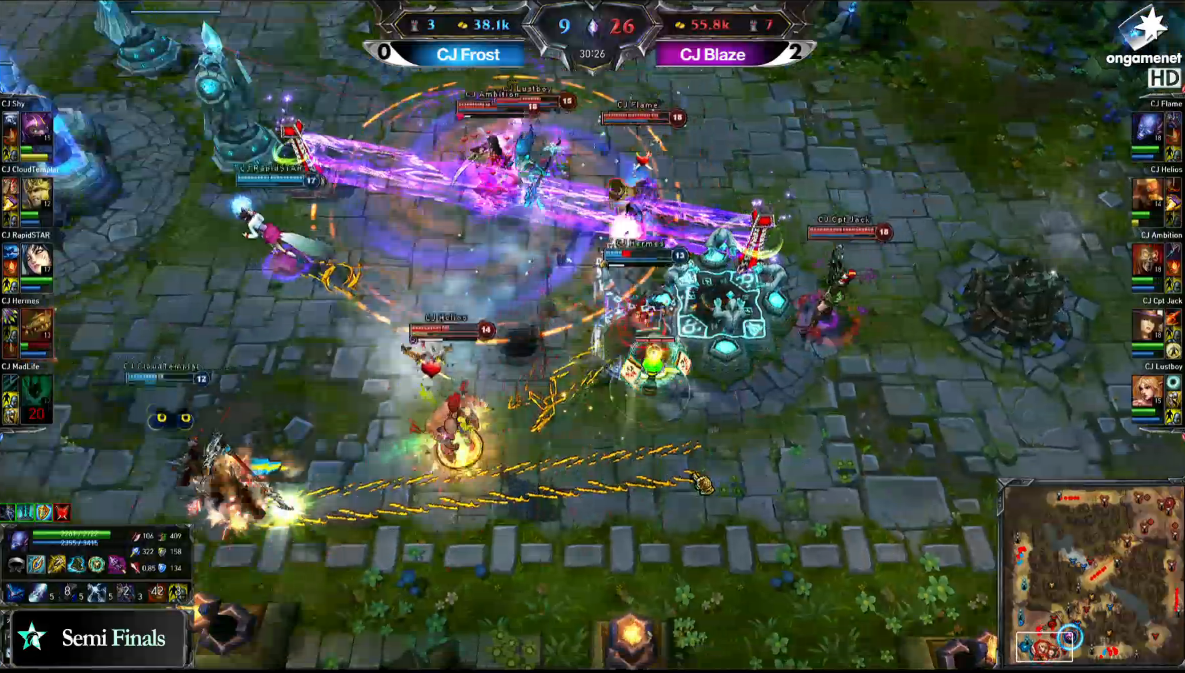The width and height of the screenshot is (1185, 673).
Task: Select CJ Hermes's champion portrait
Action: [36, 325]
